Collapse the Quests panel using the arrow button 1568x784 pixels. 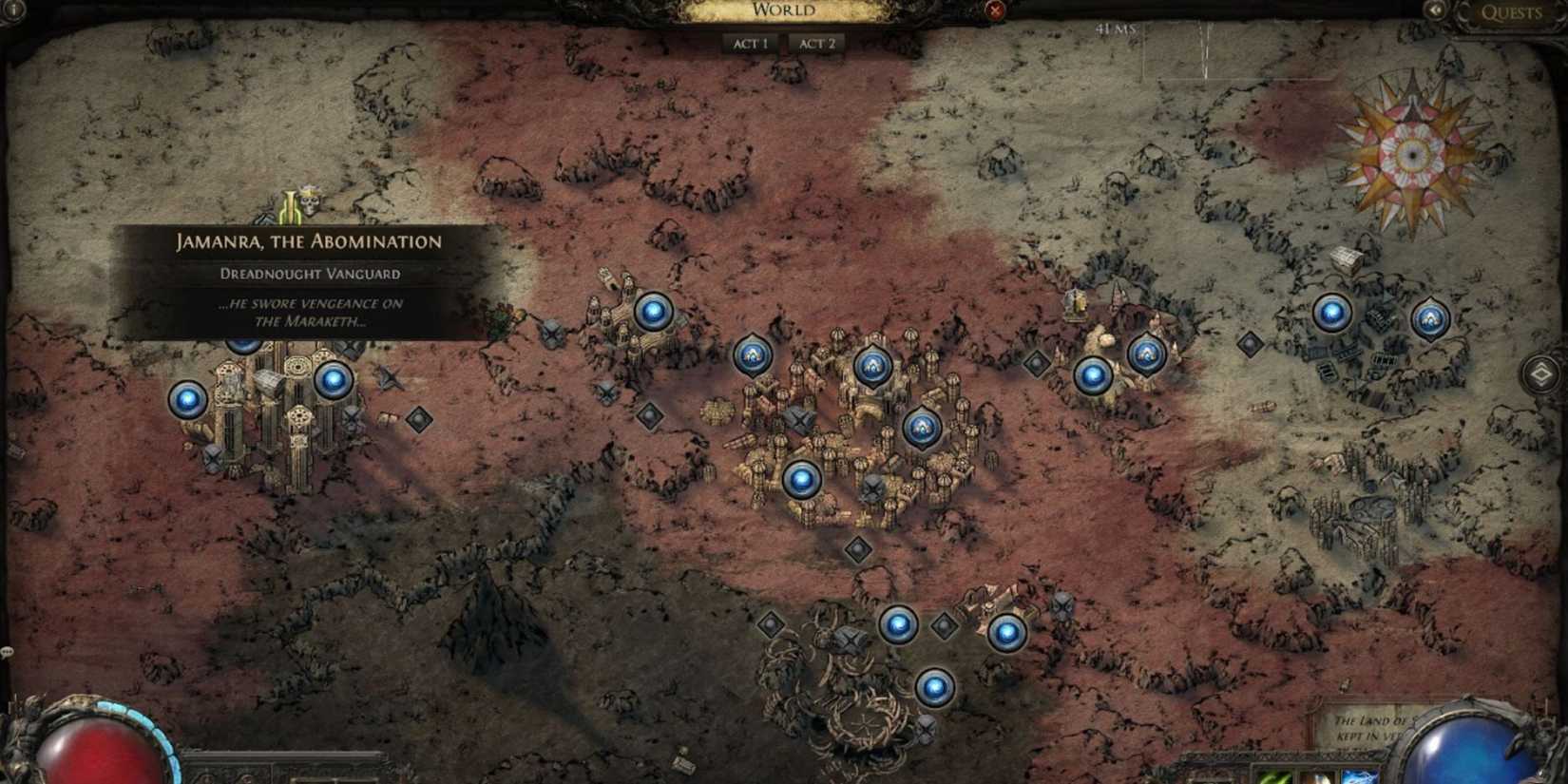[x=1436, y=11]
